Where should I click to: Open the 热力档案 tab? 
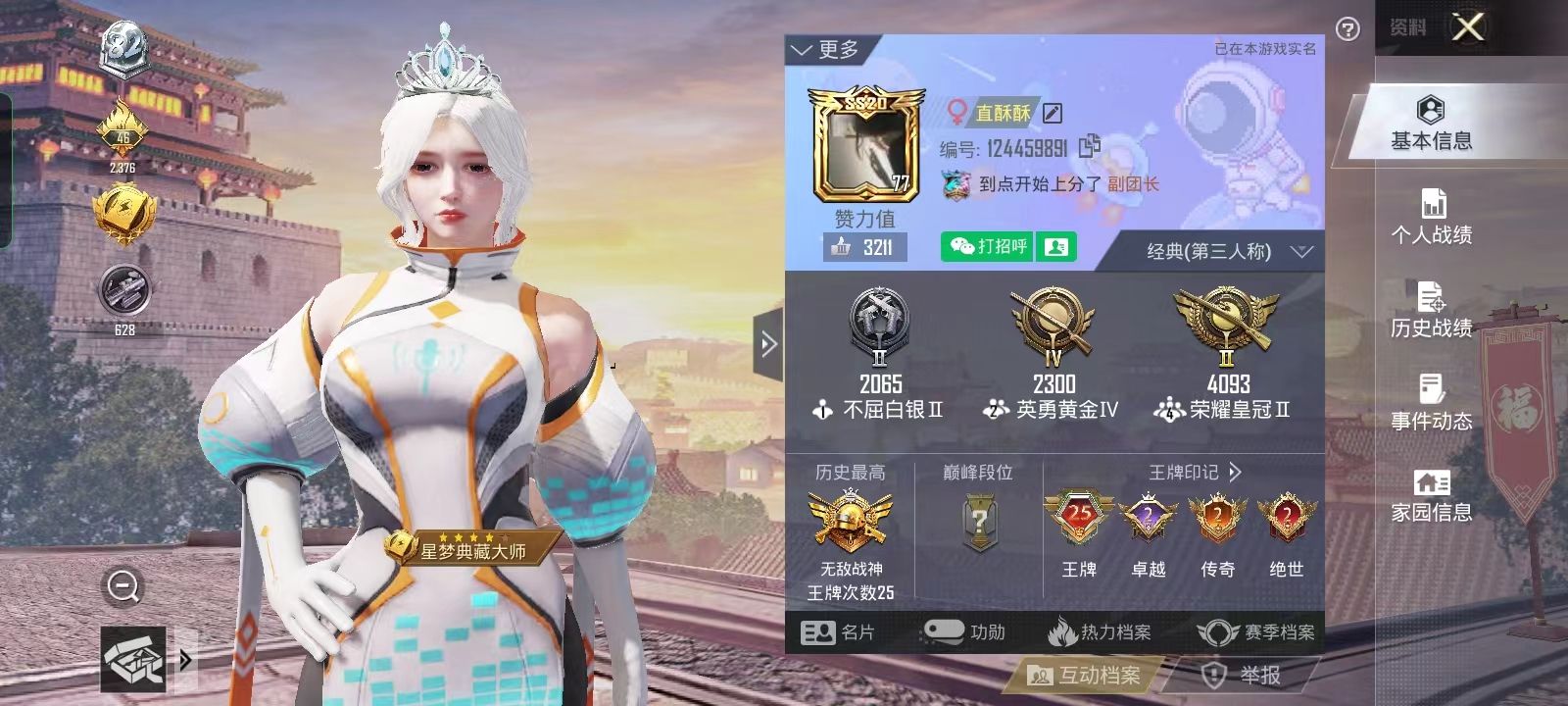1100,632
